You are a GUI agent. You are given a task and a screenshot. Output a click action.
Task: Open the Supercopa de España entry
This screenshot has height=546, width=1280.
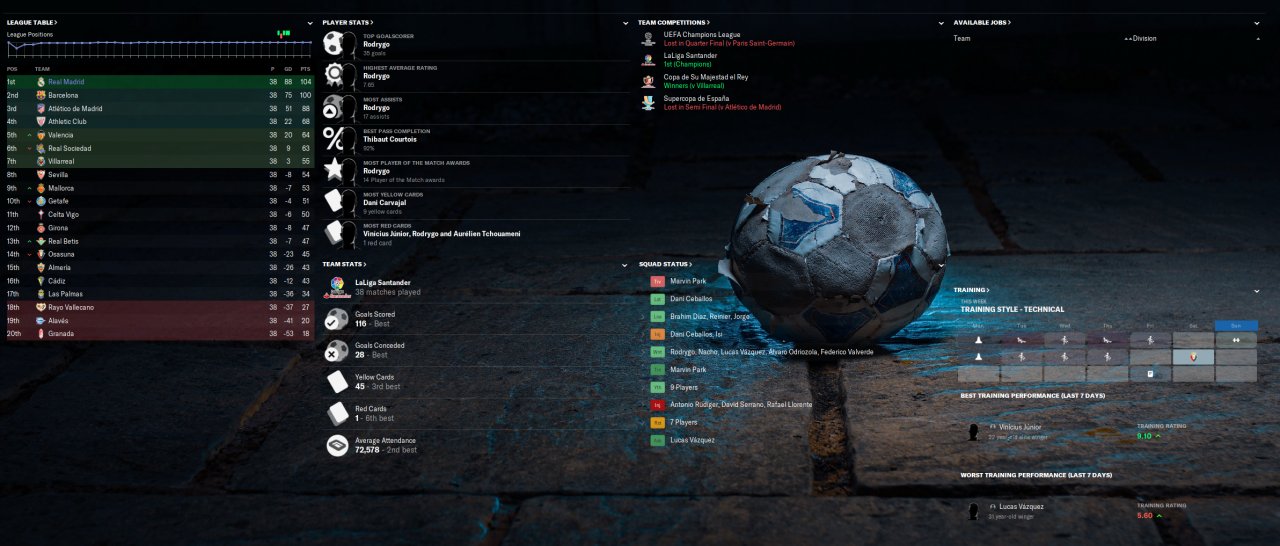coord(696,99)
